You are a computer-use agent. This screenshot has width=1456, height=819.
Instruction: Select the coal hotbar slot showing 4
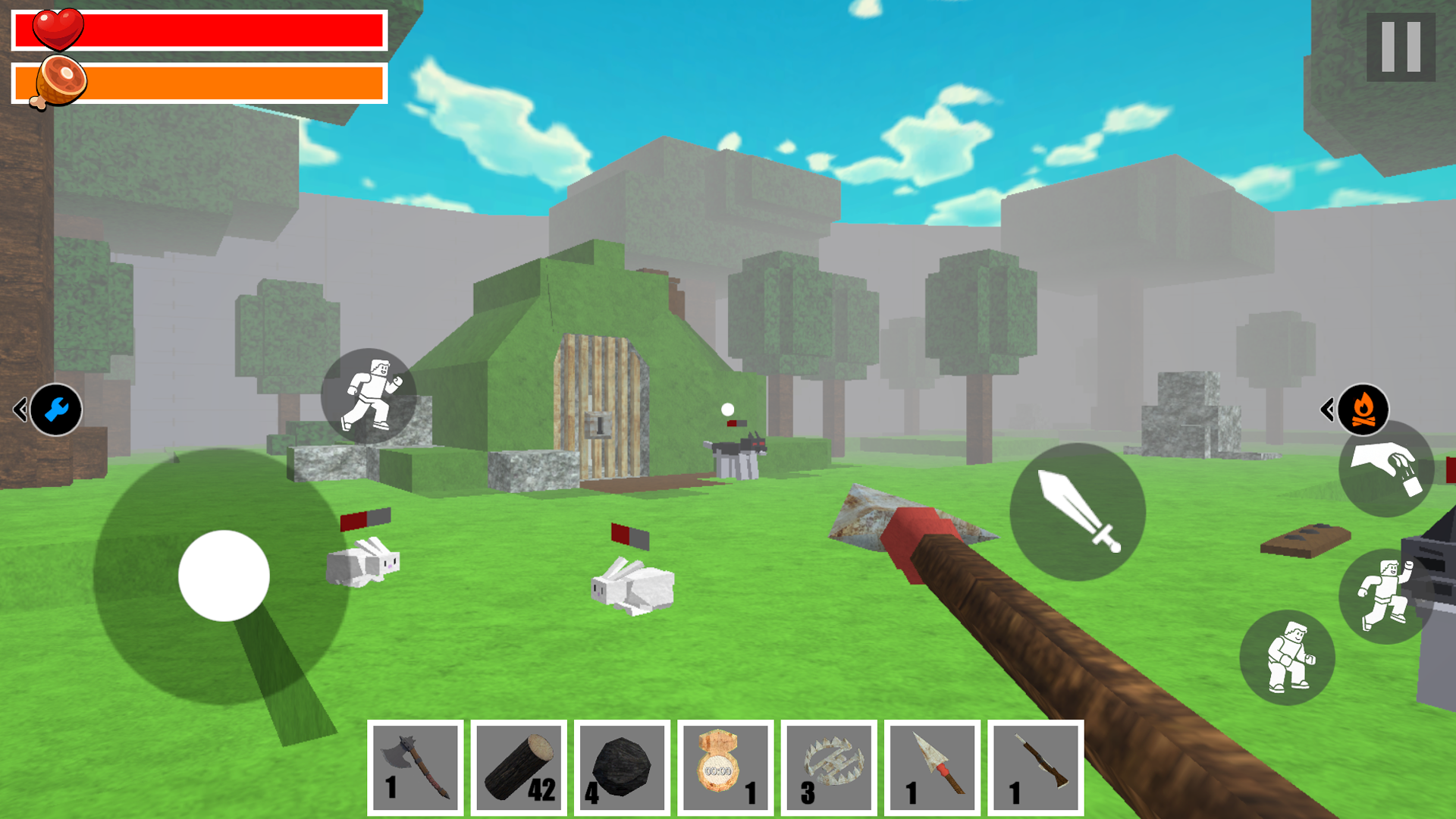(x=622, y=767)
